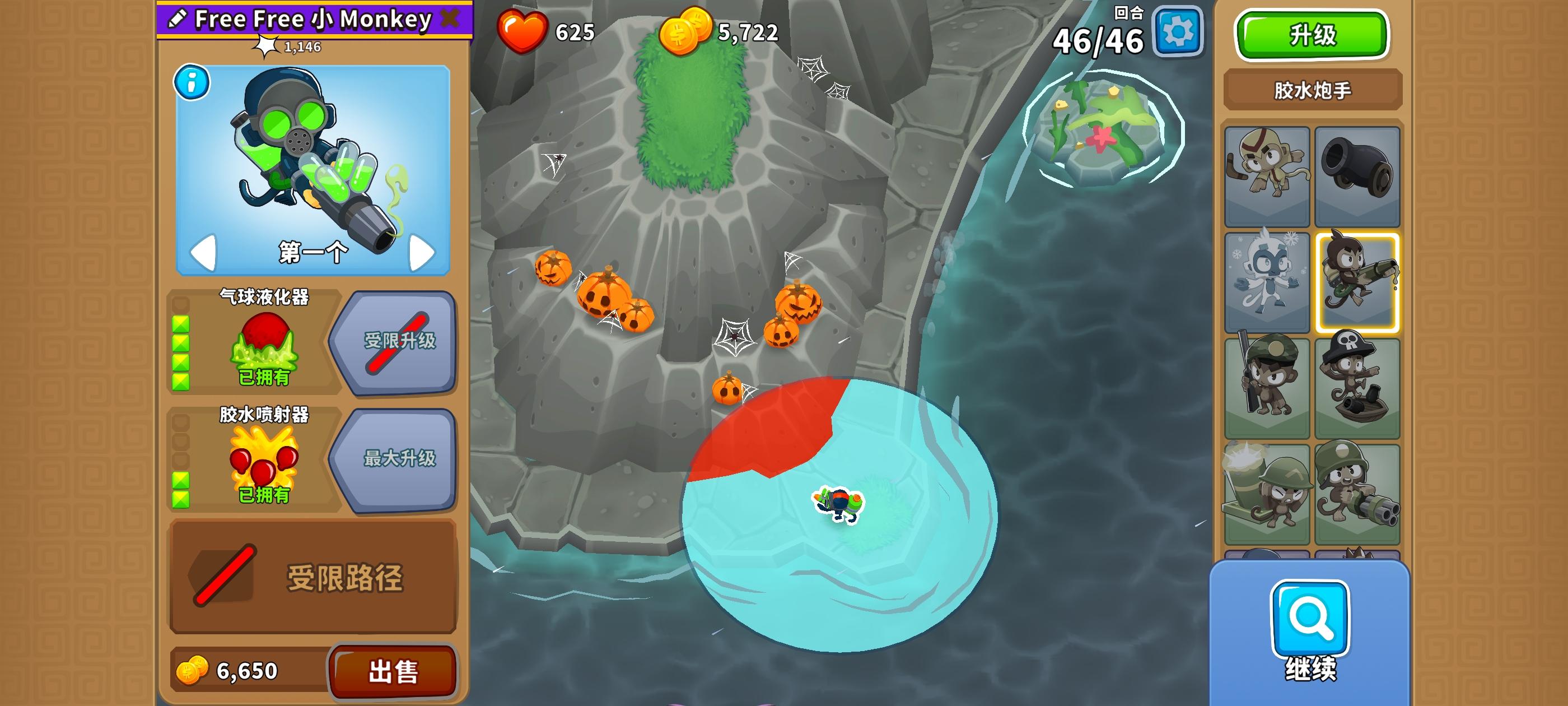Click the pencil icon to rename the monkey
The width and height of the screenshot is (1568, 706).
176,20
